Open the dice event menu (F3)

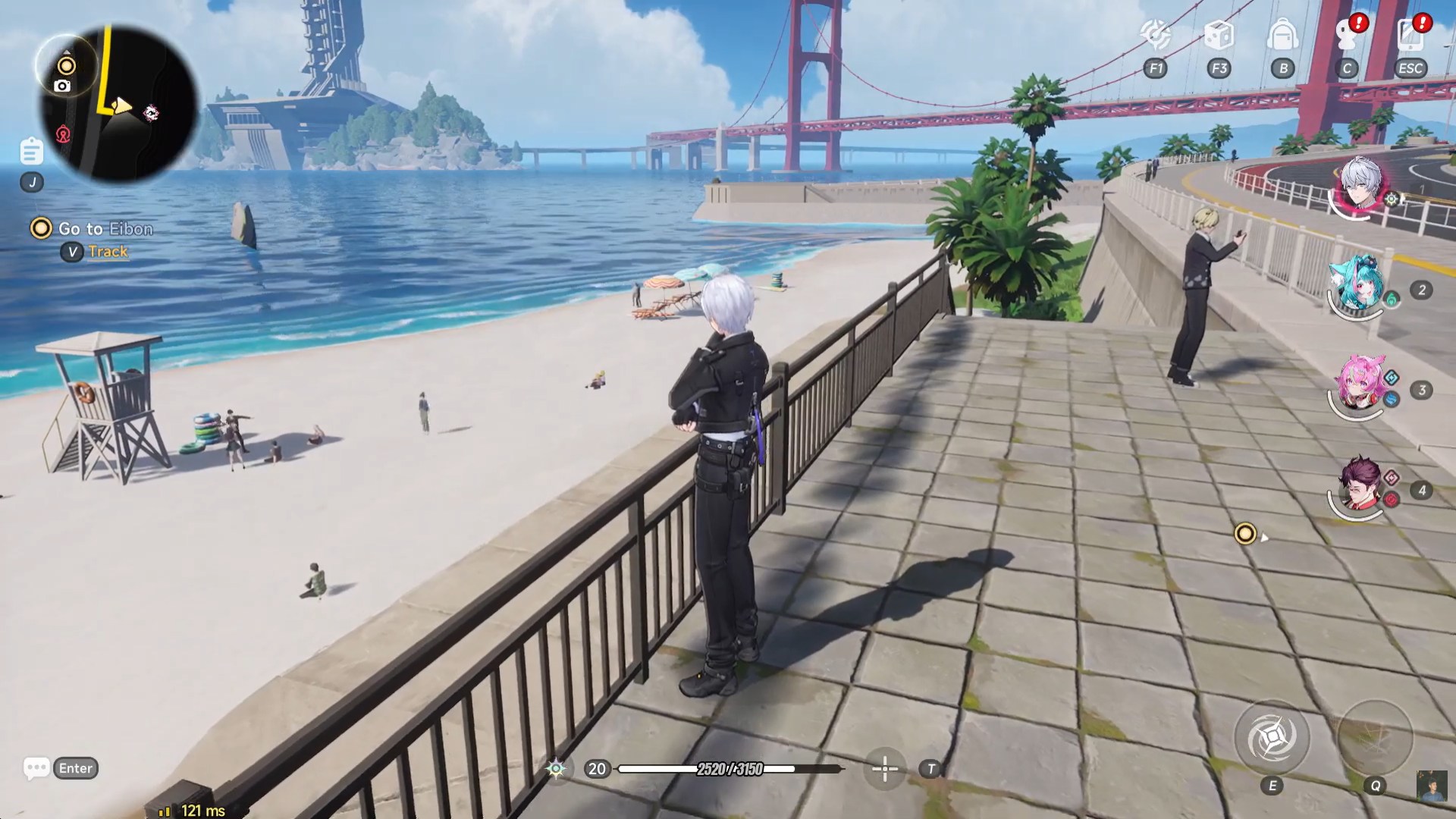1219,34
